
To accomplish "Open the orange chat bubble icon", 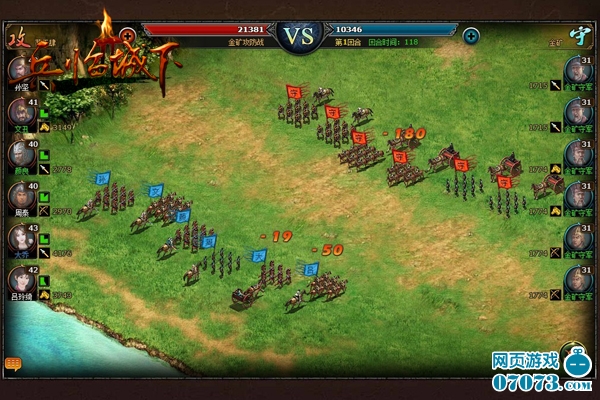I will 13,363.
